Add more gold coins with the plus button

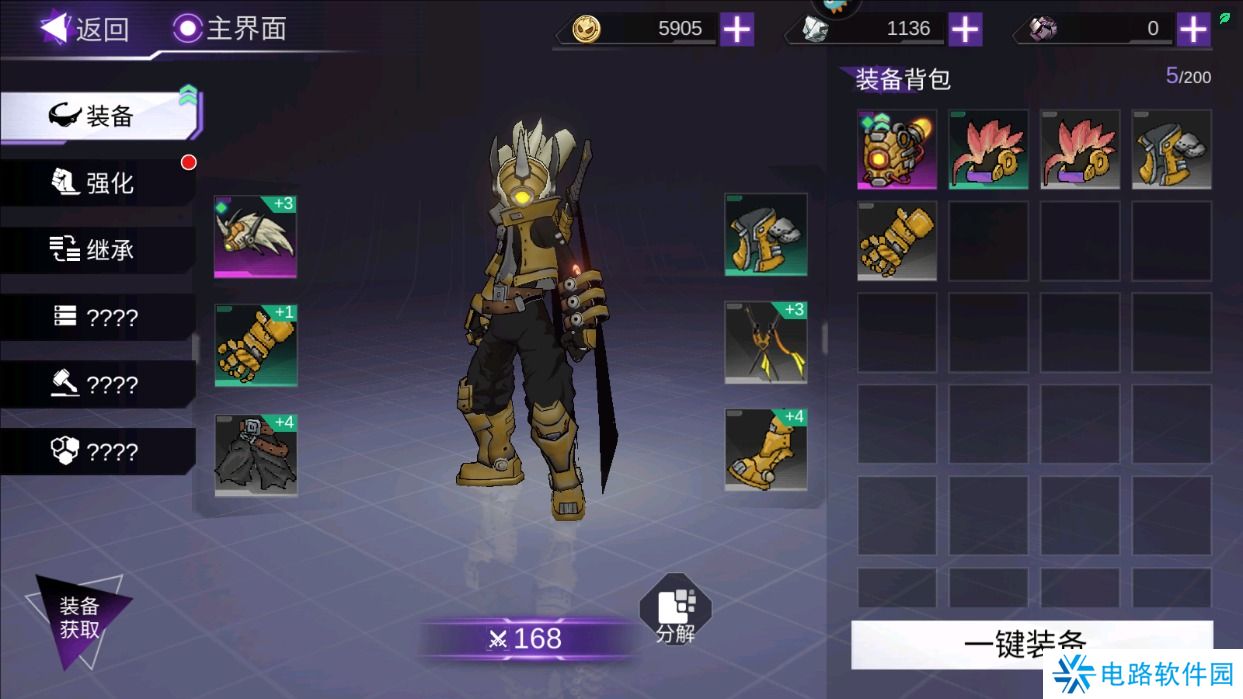point(737,29)
